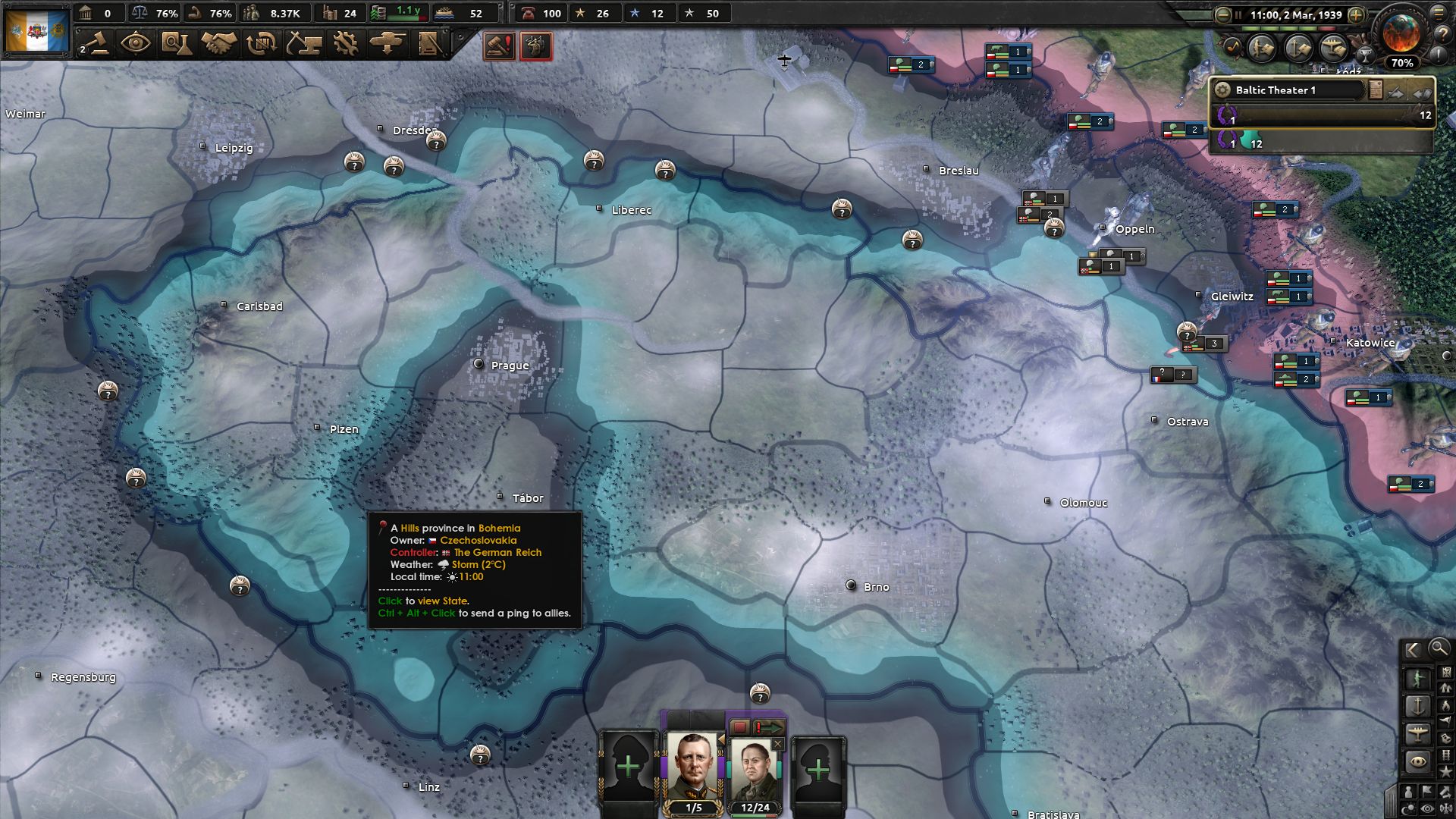1456x819 pixels.
Task: Open the Decisions panel via gavel icon
Action: pos(97,42)
